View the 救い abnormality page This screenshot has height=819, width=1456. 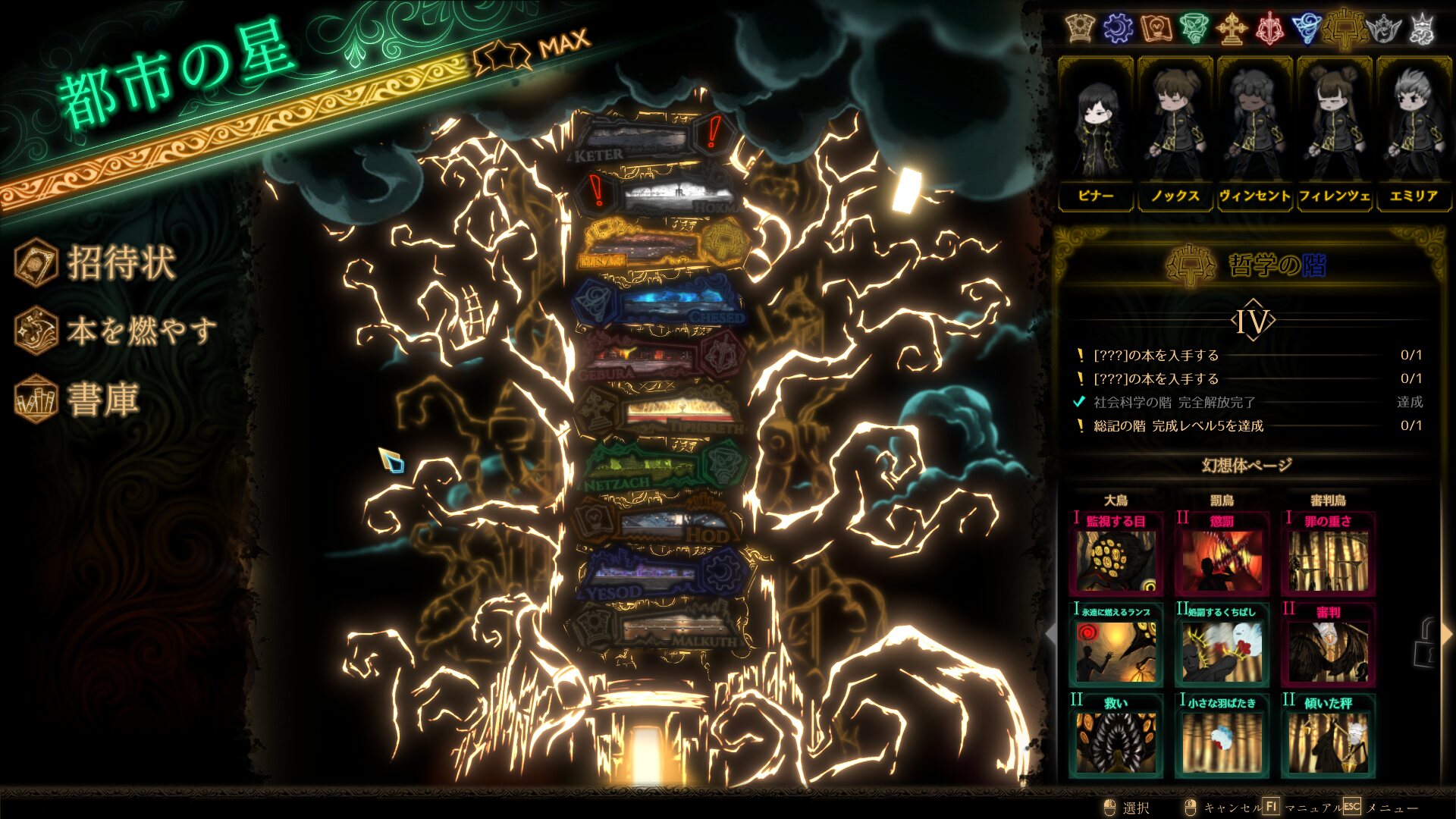1116,736
